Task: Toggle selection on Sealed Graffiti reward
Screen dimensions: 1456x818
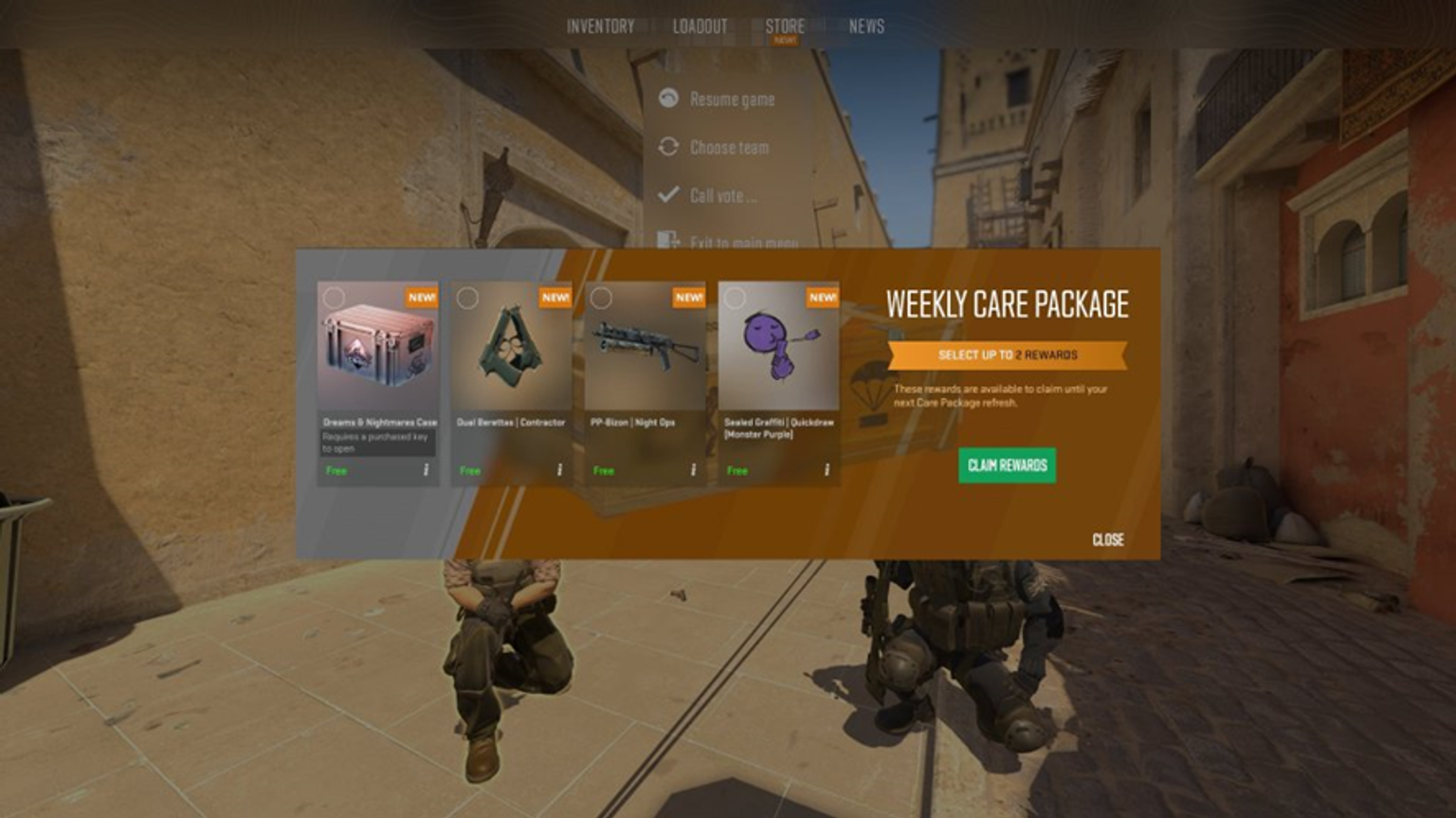Action: tap(733, 297)
